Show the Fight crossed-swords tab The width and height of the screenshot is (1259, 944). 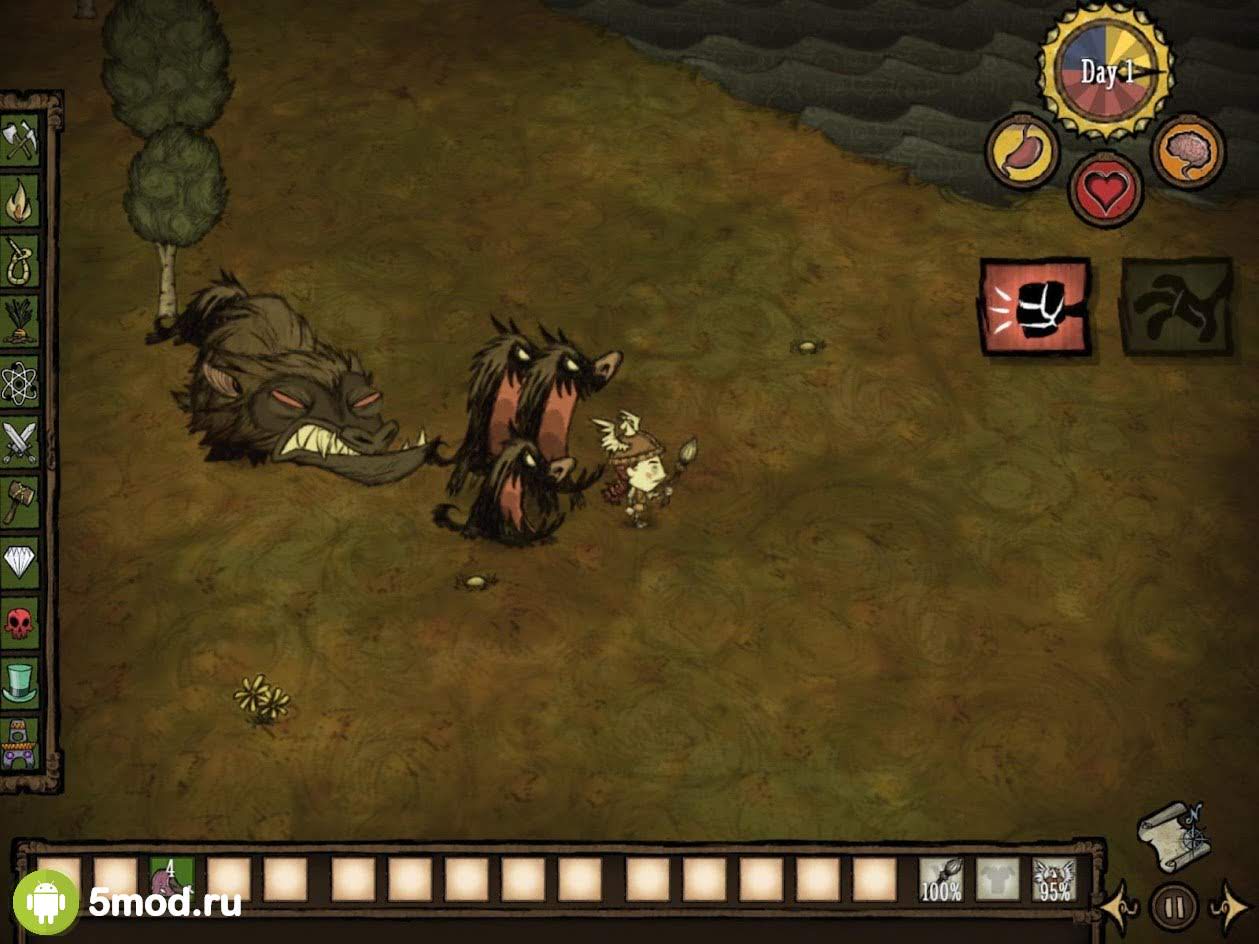pyautogui.click(x=20, y=441)
